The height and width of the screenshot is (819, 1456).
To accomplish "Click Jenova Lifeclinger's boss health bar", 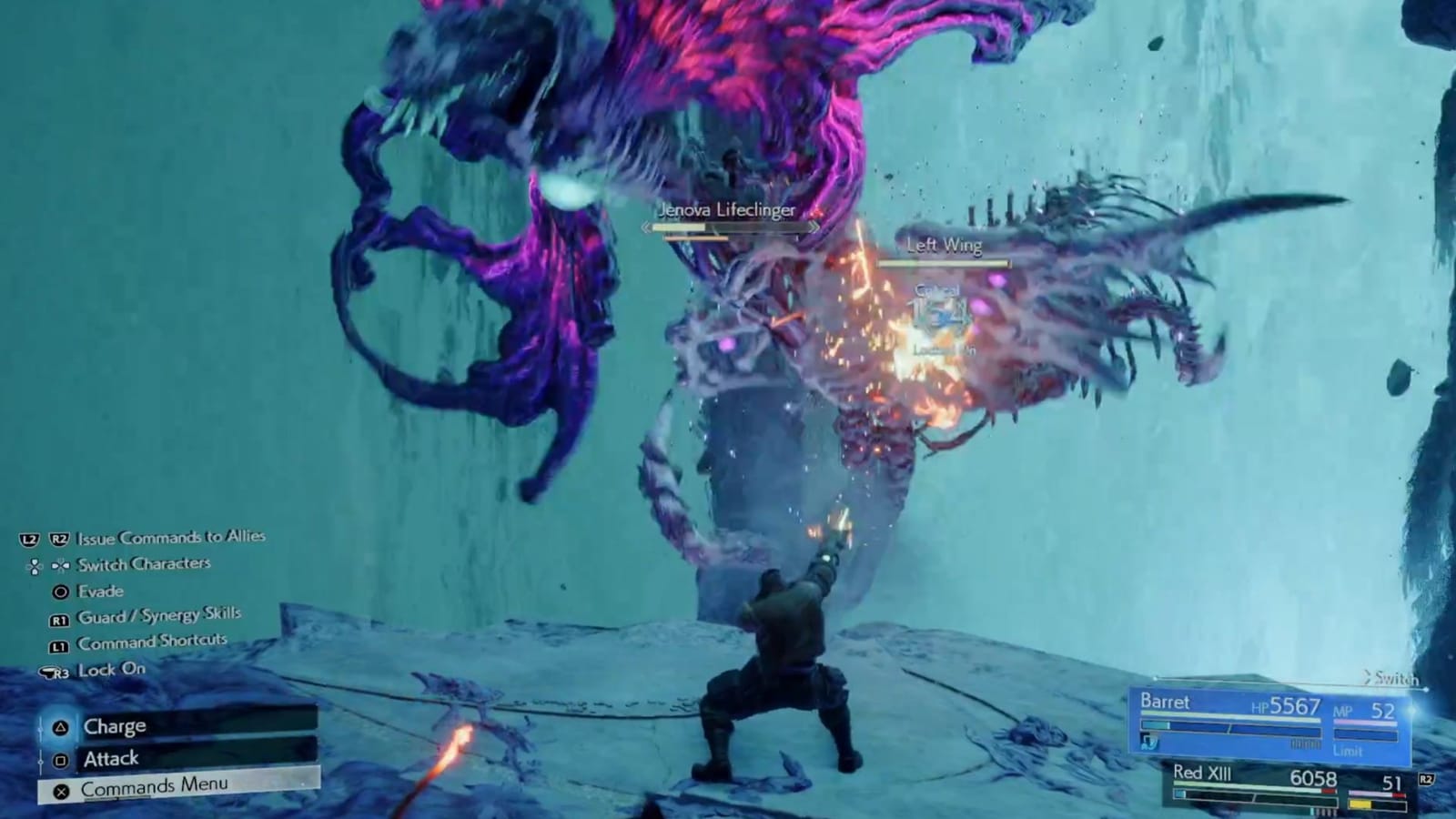I will pyautogui.click(x=728, y=227).
